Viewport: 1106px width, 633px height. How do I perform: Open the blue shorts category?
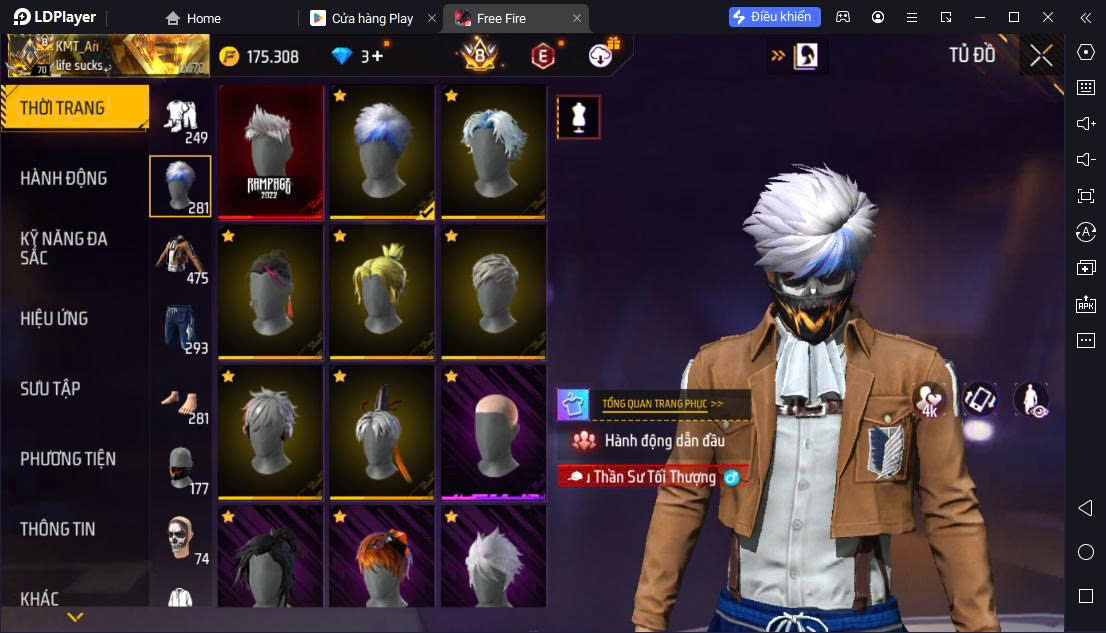point(181,327)
